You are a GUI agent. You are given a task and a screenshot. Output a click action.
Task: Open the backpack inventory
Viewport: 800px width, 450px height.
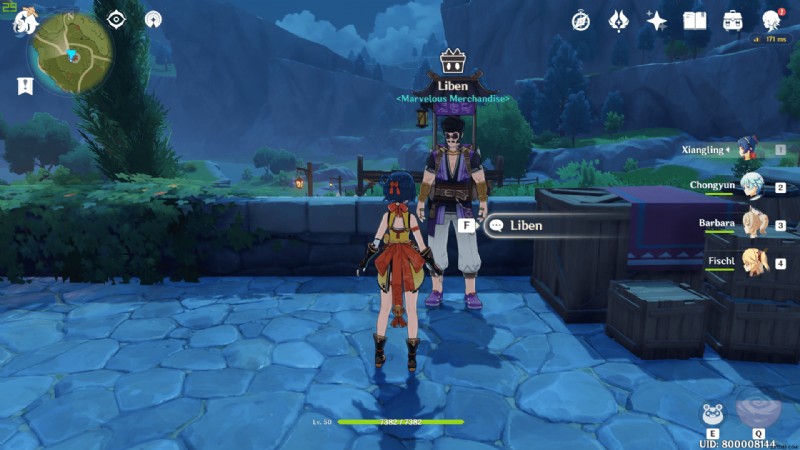733,21
